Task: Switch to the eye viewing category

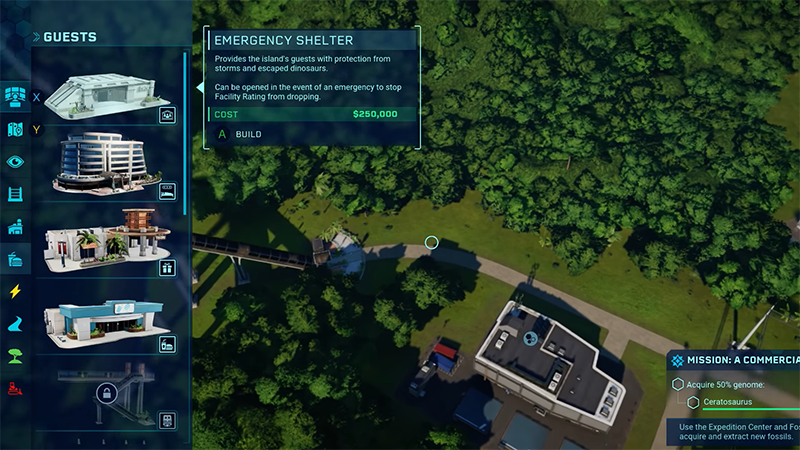Action: click(x=15, y=161)
